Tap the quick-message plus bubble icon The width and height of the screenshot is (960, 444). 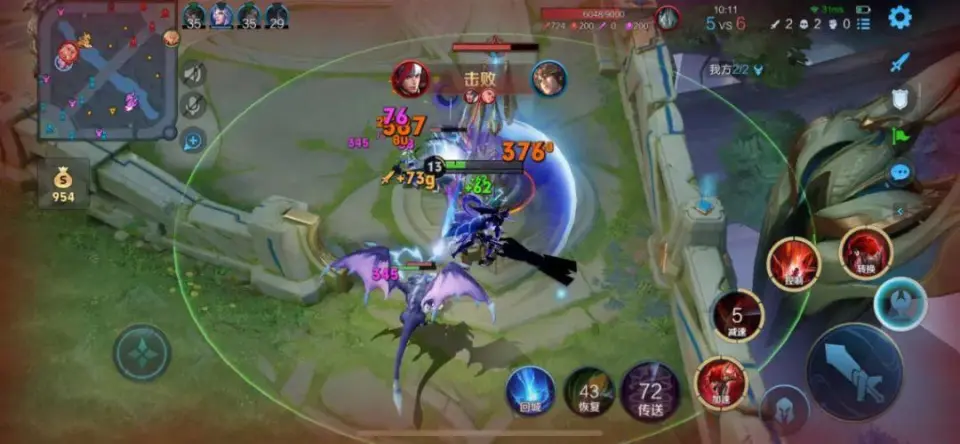tap(193, 139)
